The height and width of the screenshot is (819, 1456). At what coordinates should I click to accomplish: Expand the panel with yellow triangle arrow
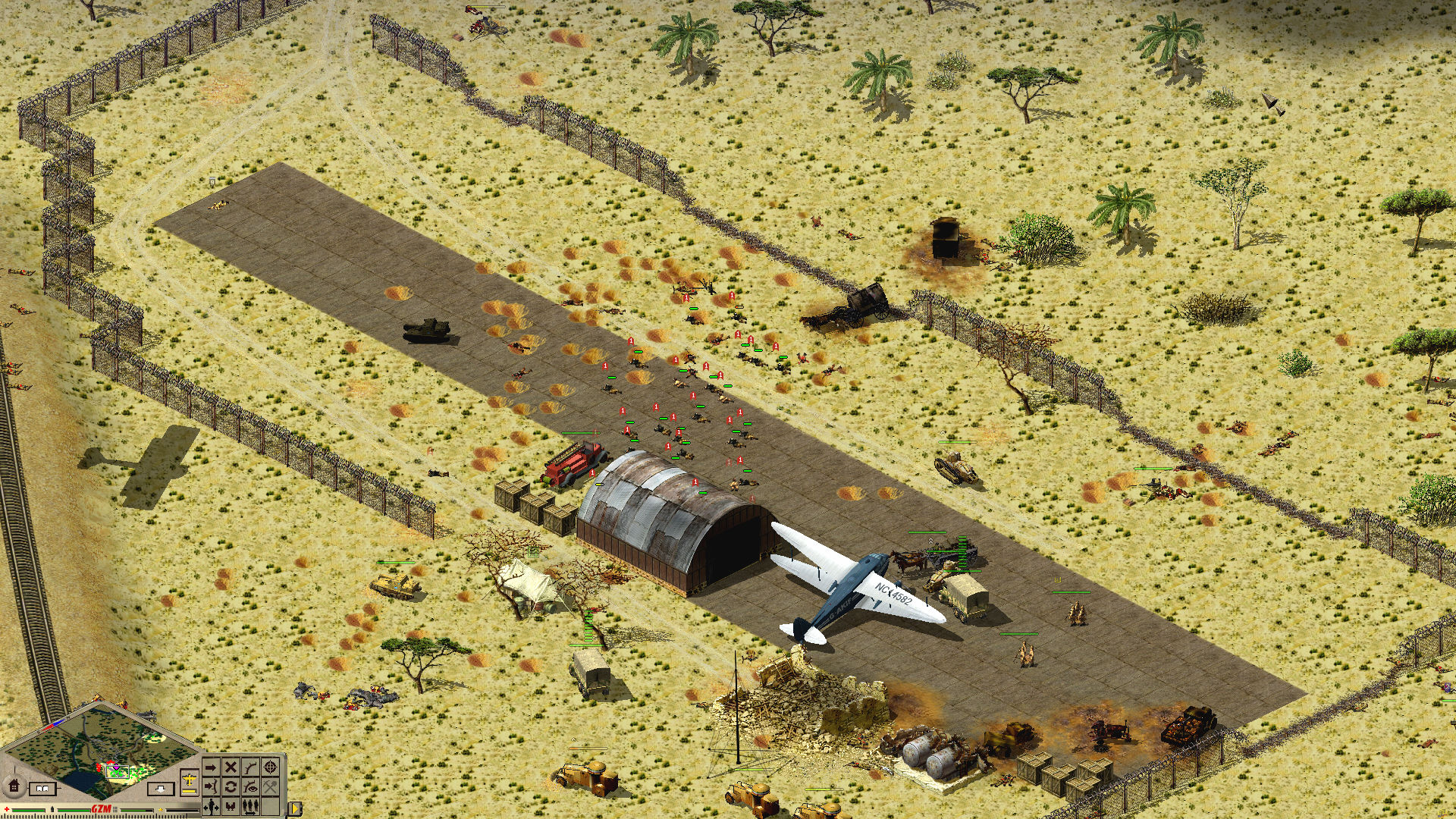click(x=293, y=808)
